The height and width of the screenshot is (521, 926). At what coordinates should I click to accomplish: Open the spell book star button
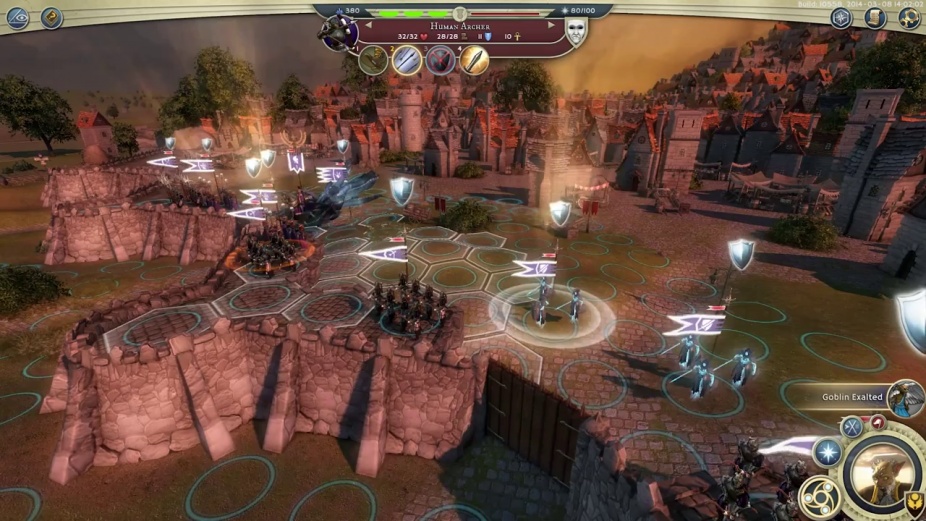826,452
